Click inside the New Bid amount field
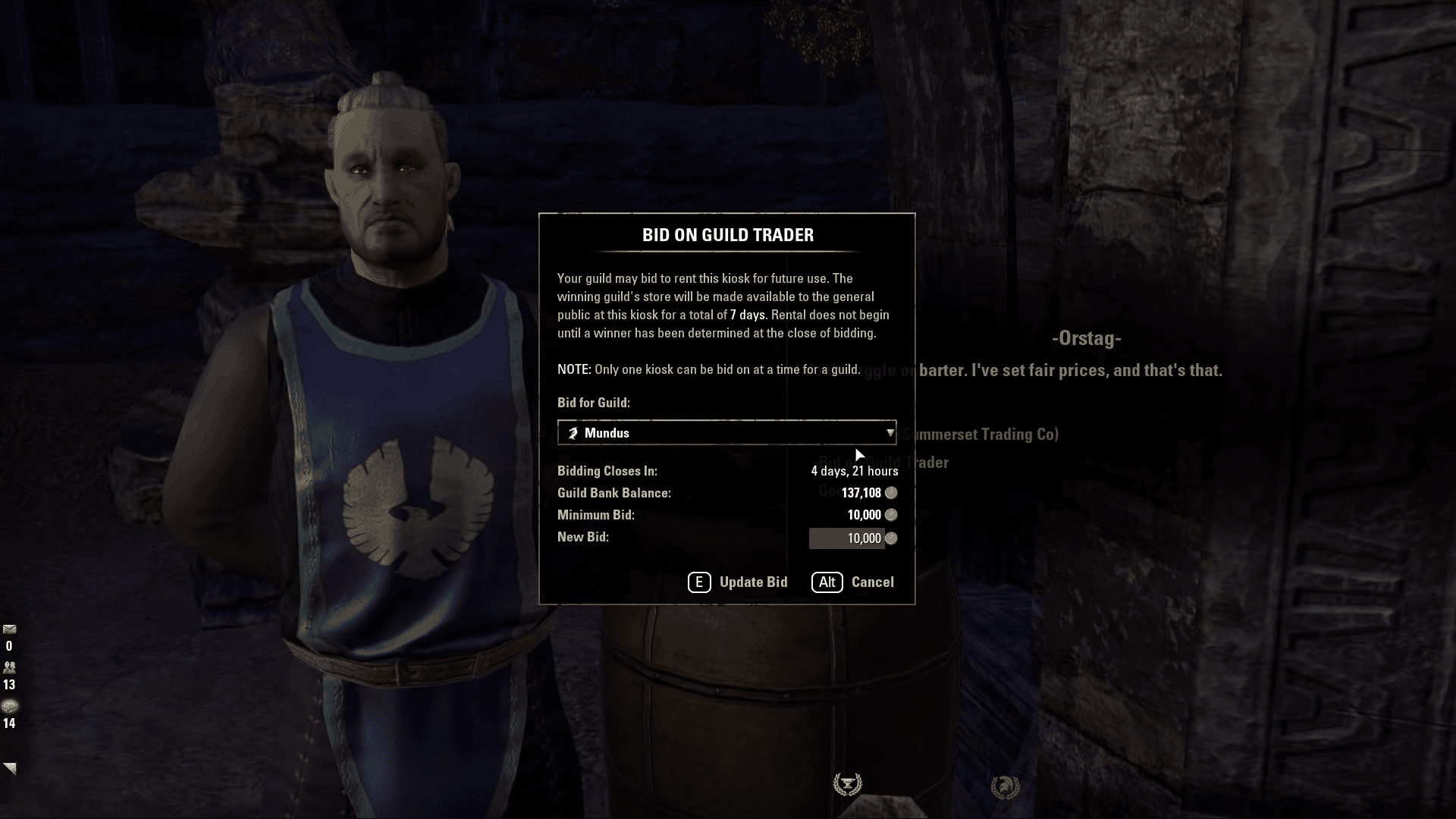This screenshot has width=1456, height=819. (847, 538)
